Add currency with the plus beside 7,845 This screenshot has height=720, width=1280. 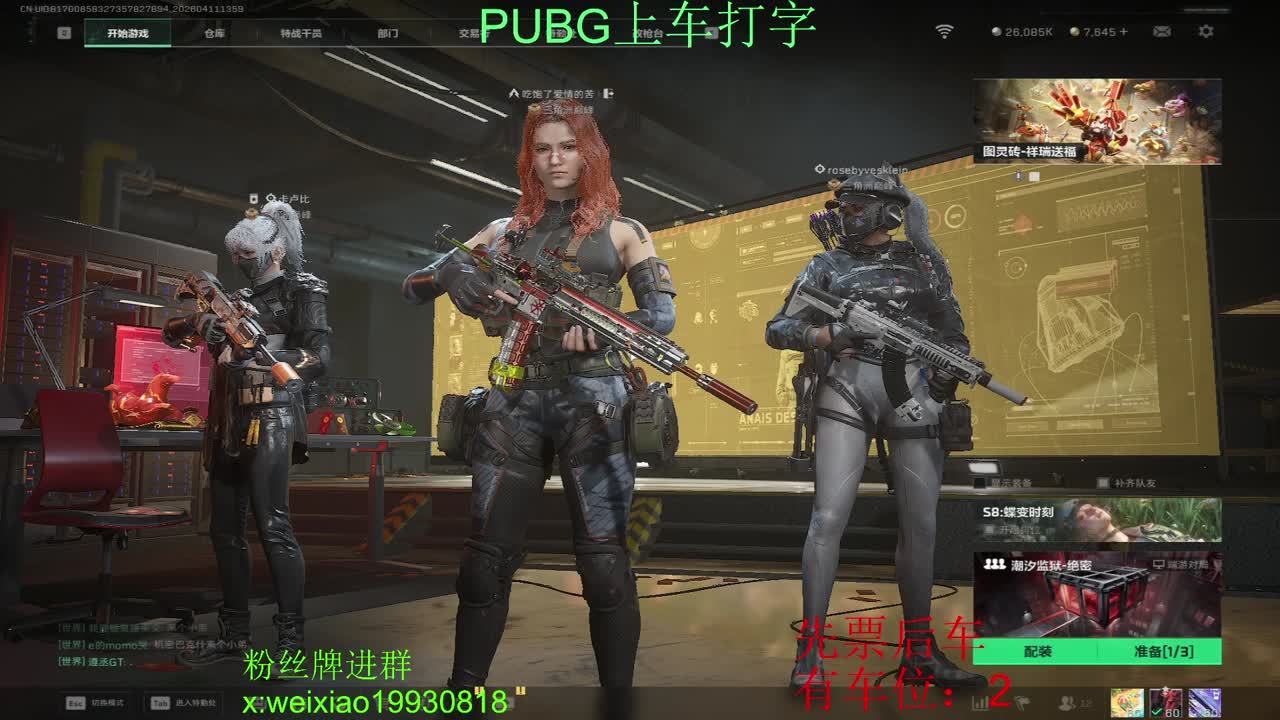[x=1124, y=32]
